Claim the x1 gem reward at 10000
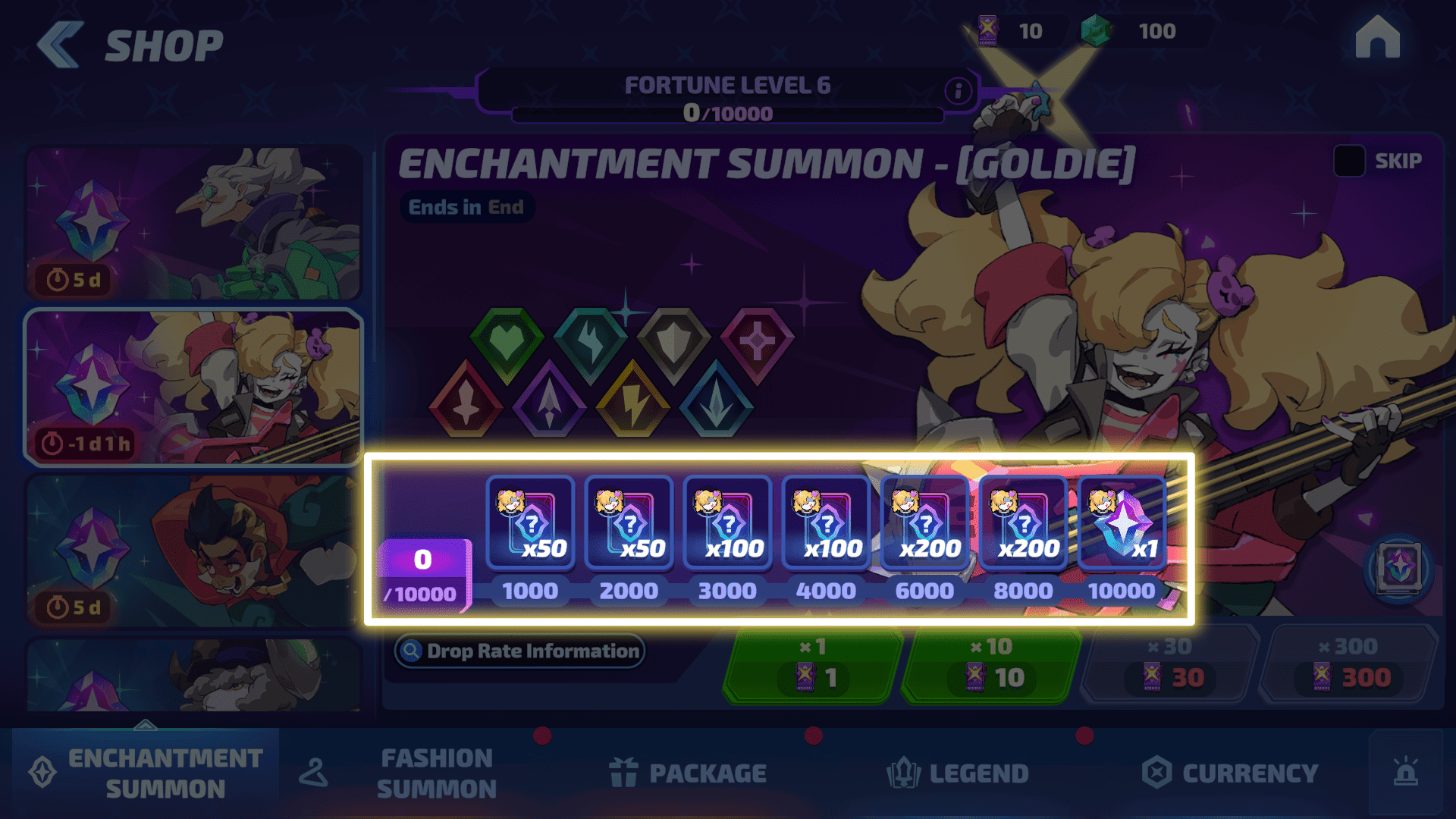 pyautogui.click(x=1122, y=523)
